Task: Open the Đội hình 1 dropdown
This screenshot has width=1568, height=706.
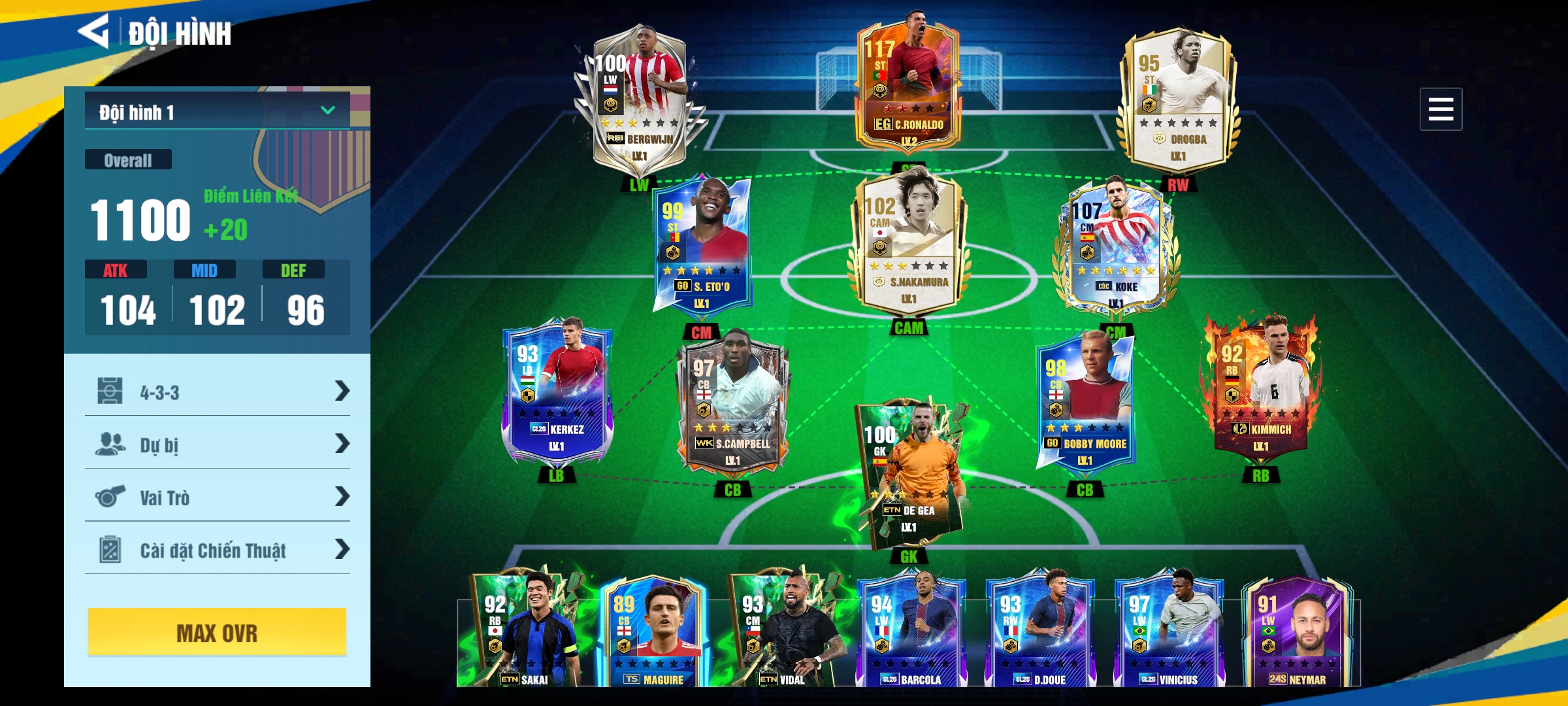Action: click(x=217, y=111)
